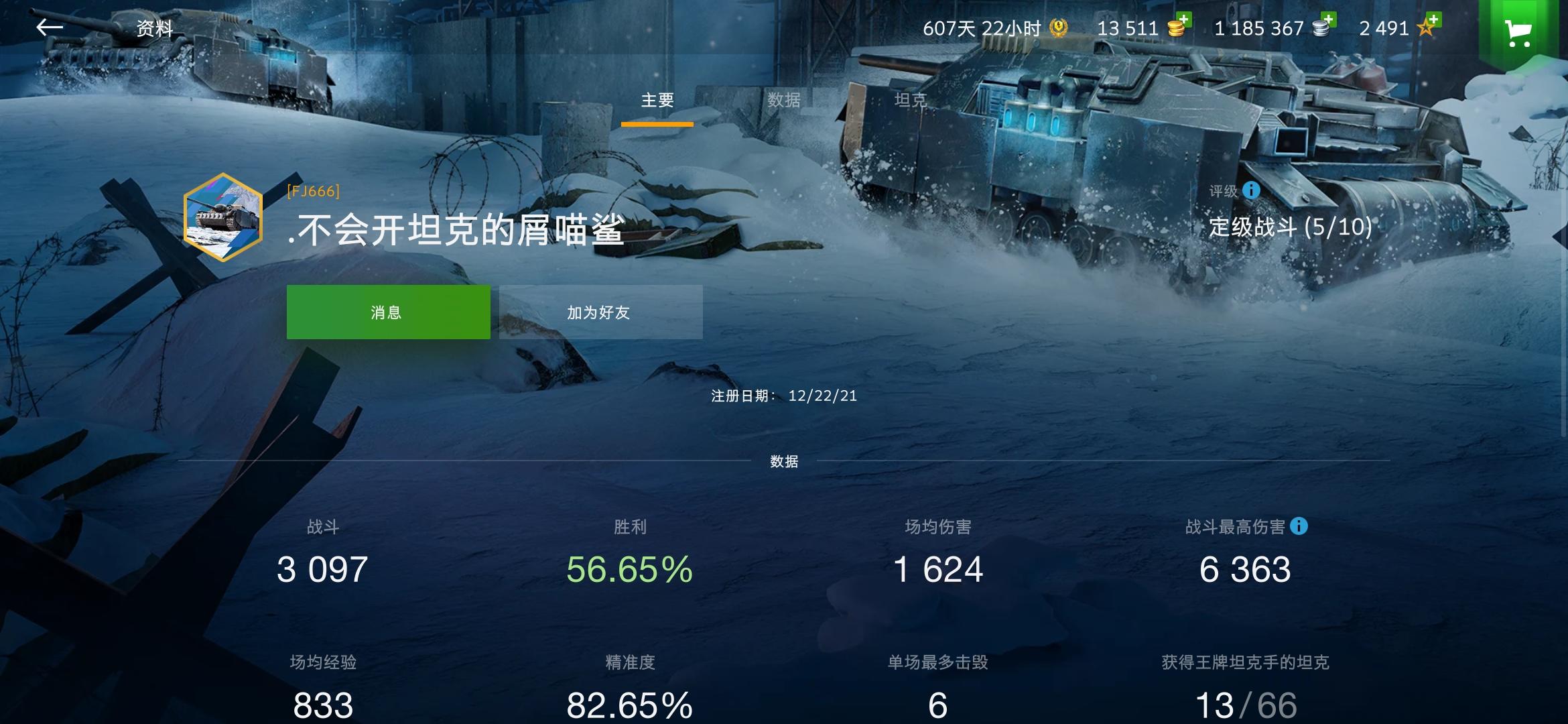Click the 56.65% win rate value
Viewport: 1568px width, 724px height.
[x=629, y=570]
